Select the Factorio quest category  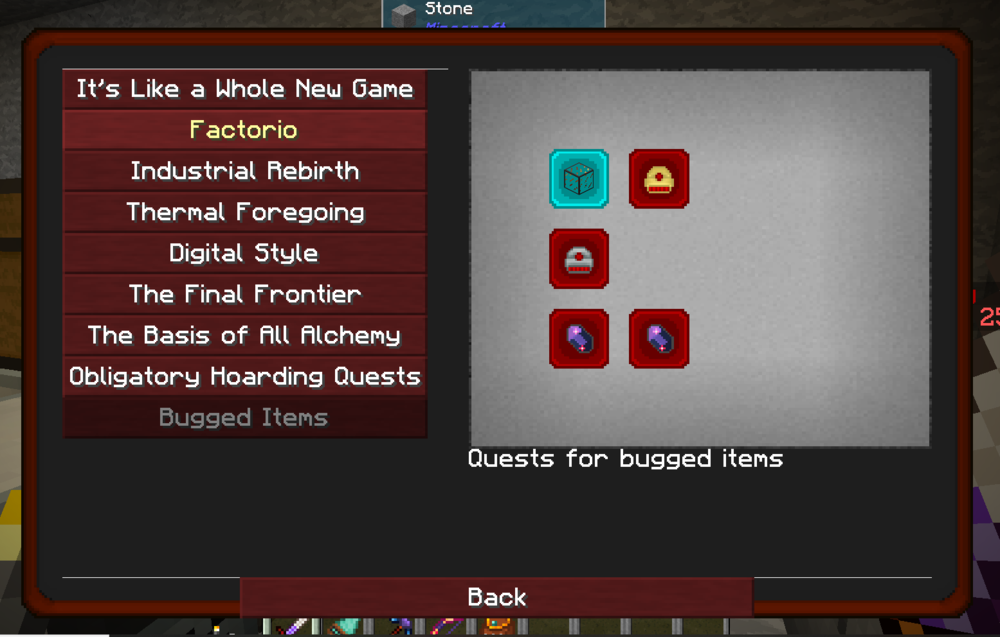pos(244,130)
